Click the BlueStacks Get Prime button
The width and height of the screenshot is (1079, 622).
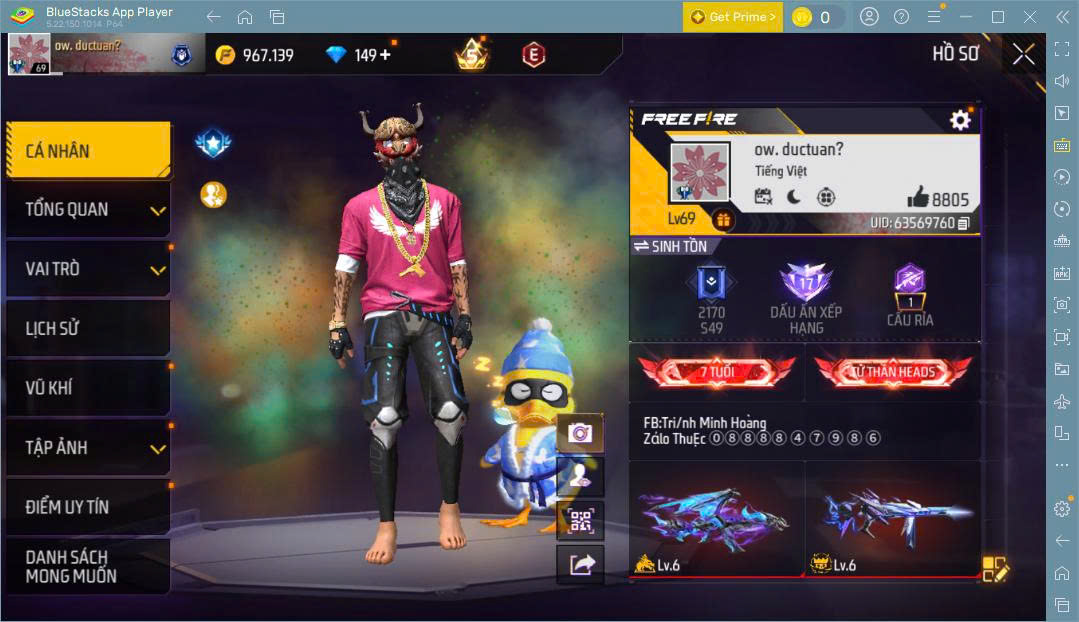click(733, 17)
